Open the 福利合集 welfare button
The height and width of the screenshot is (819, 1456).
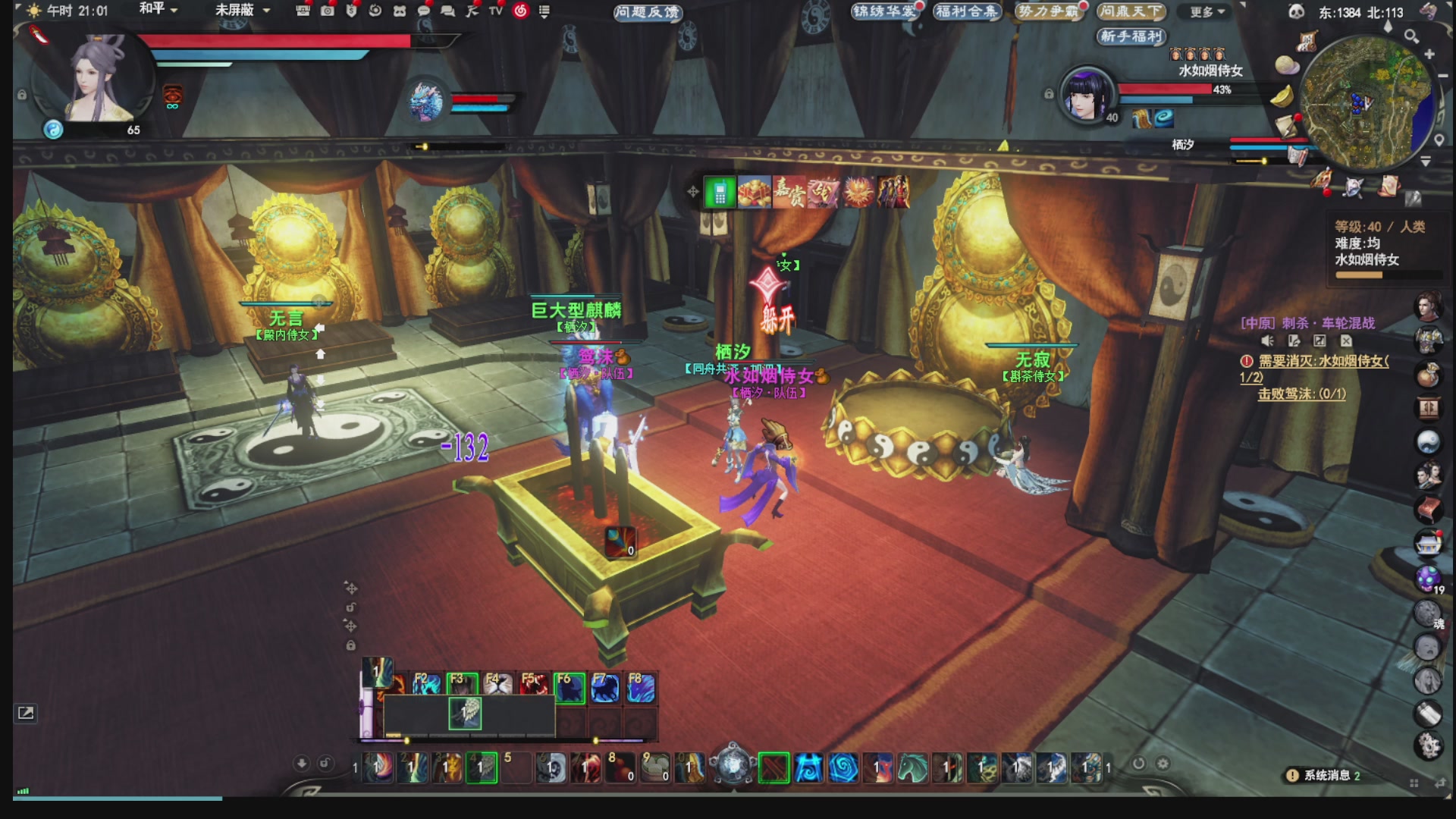[966, 11]
